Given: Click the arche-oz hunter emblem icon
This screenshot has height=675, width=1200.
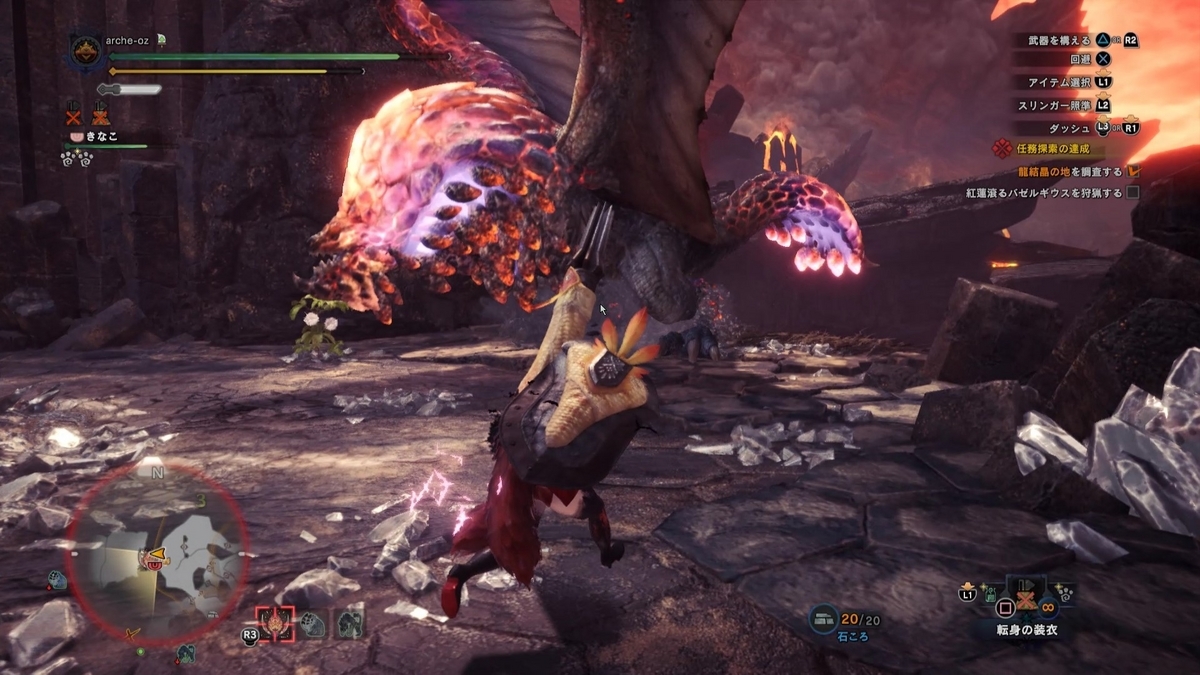Looking at the screenshot, I should pos(85,52).
